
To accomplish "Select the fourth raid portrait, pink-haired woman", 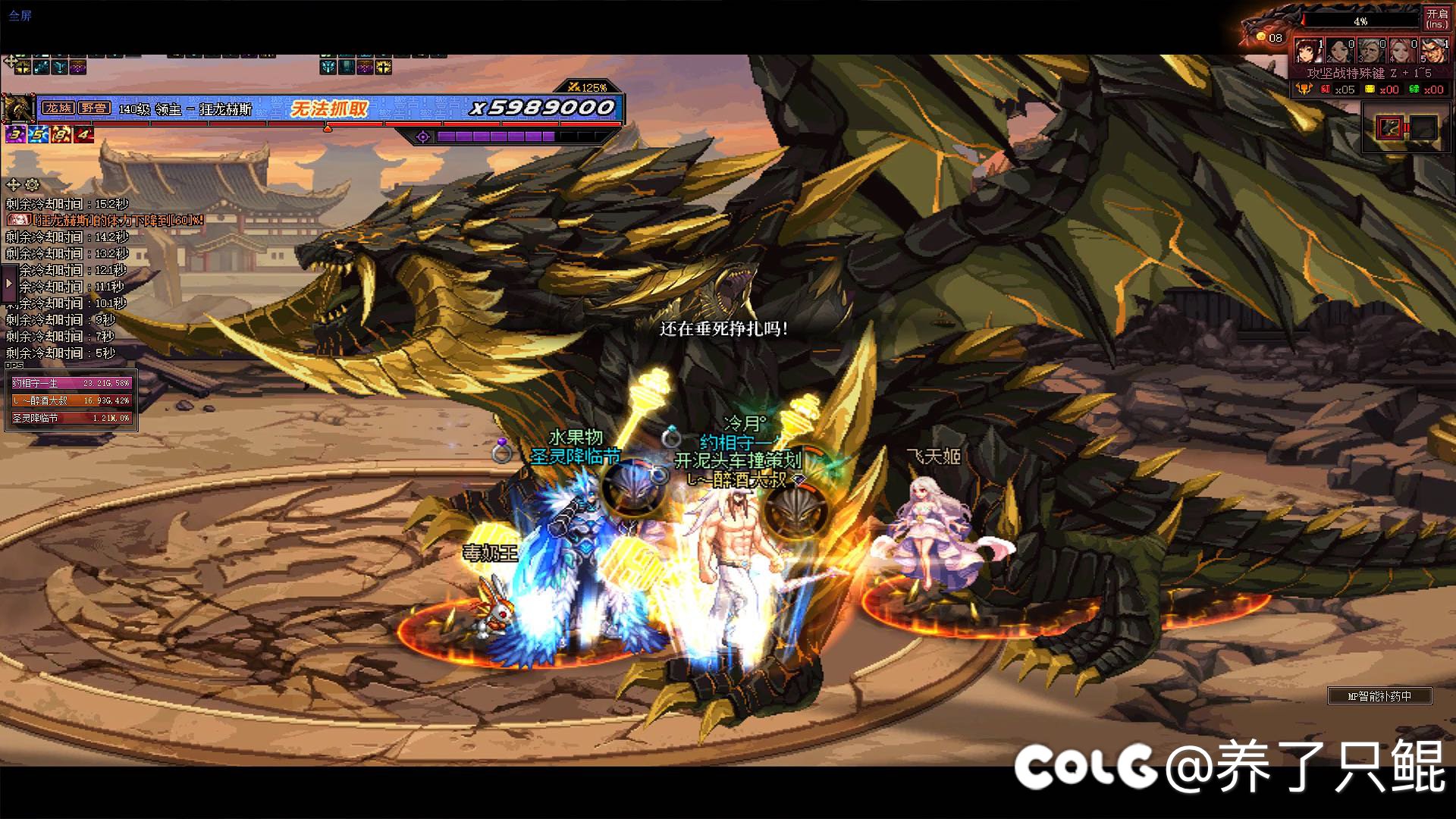I will click(1402, 52).
